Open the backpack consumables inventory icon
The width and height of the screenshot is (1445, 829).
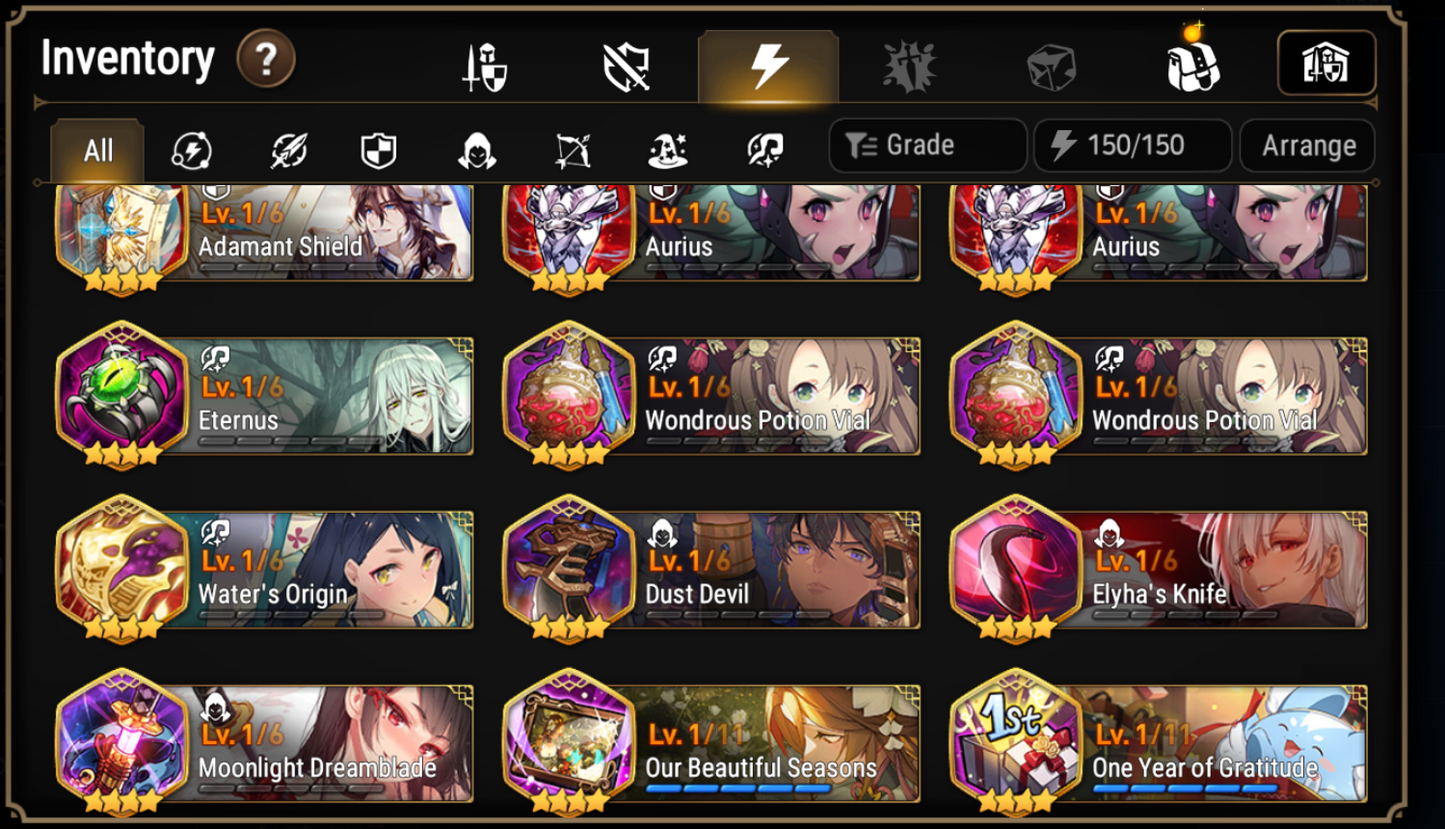click(1195, 63)
